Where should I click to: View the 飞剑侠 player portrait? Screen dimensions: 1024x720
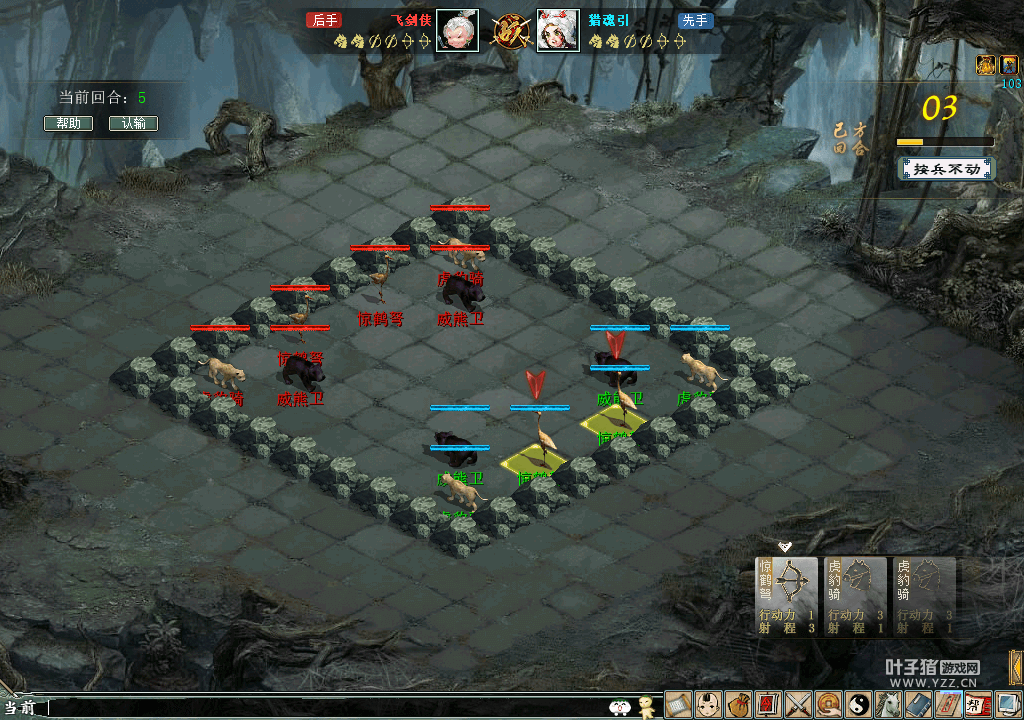click(457, 31)
